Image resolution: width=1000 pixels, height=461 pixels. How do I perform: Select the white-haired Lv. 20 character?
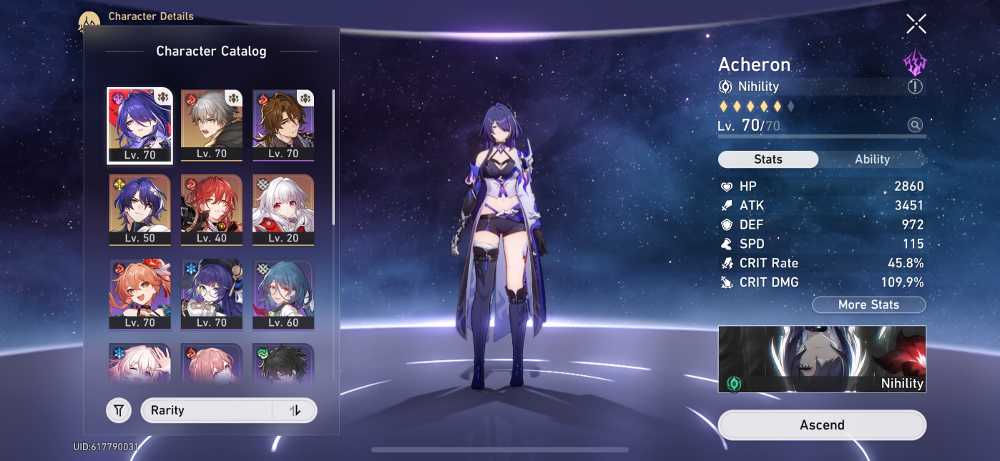point(283,210)
